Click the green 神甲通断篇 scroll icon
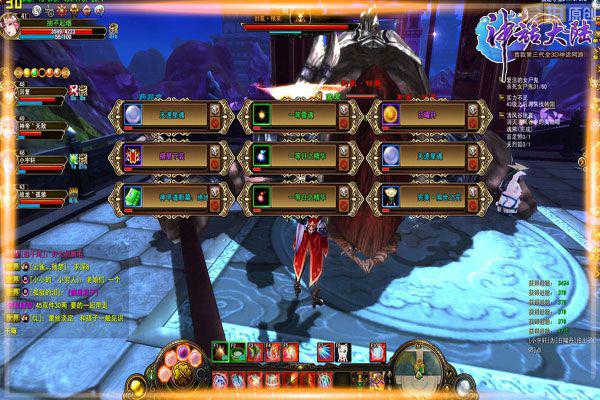 [131, 193]
